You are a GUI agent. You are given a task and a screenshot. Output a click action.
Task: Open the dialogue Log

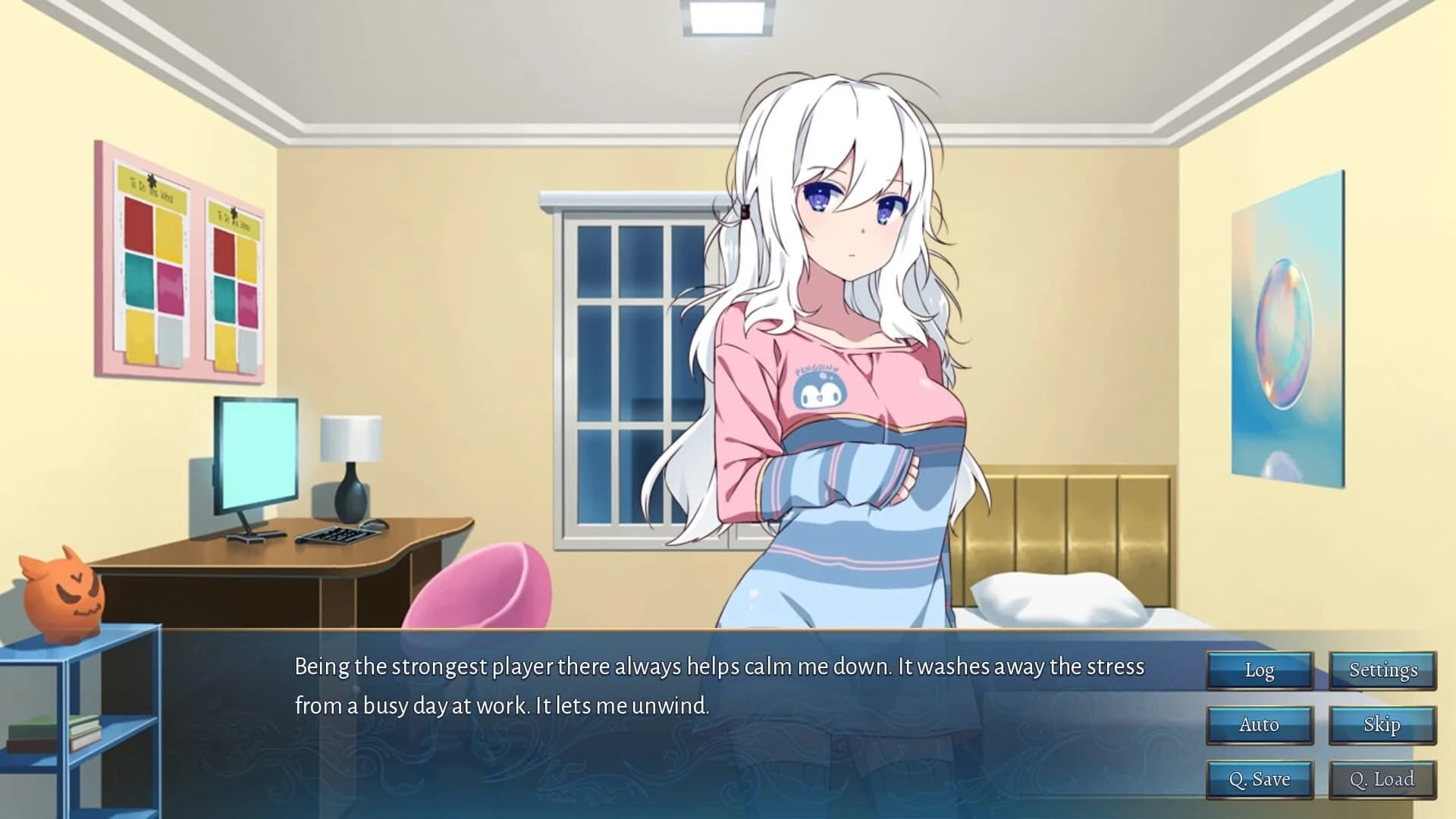pyautogui.click(x=1259, y=670)
